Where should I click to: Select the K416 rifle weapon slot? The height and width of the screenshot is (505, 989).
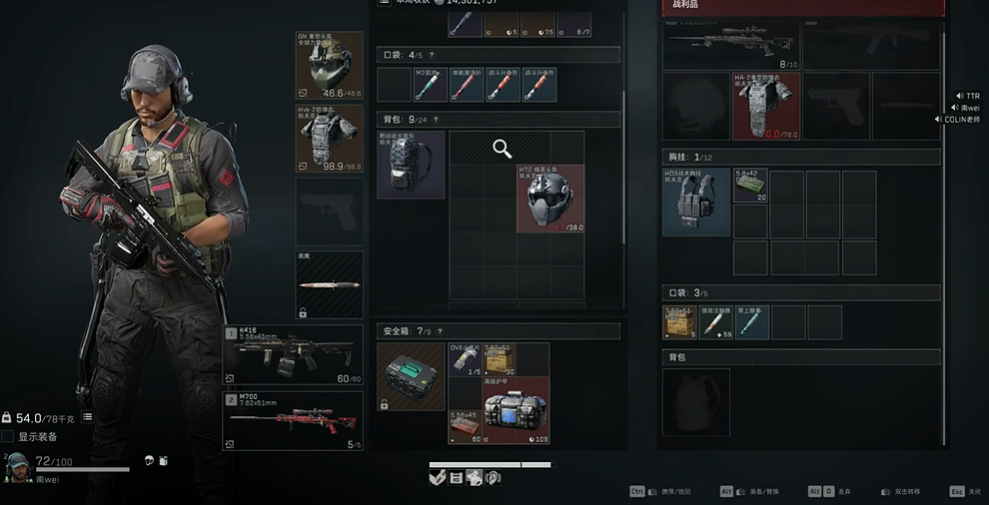click(292, 354)
